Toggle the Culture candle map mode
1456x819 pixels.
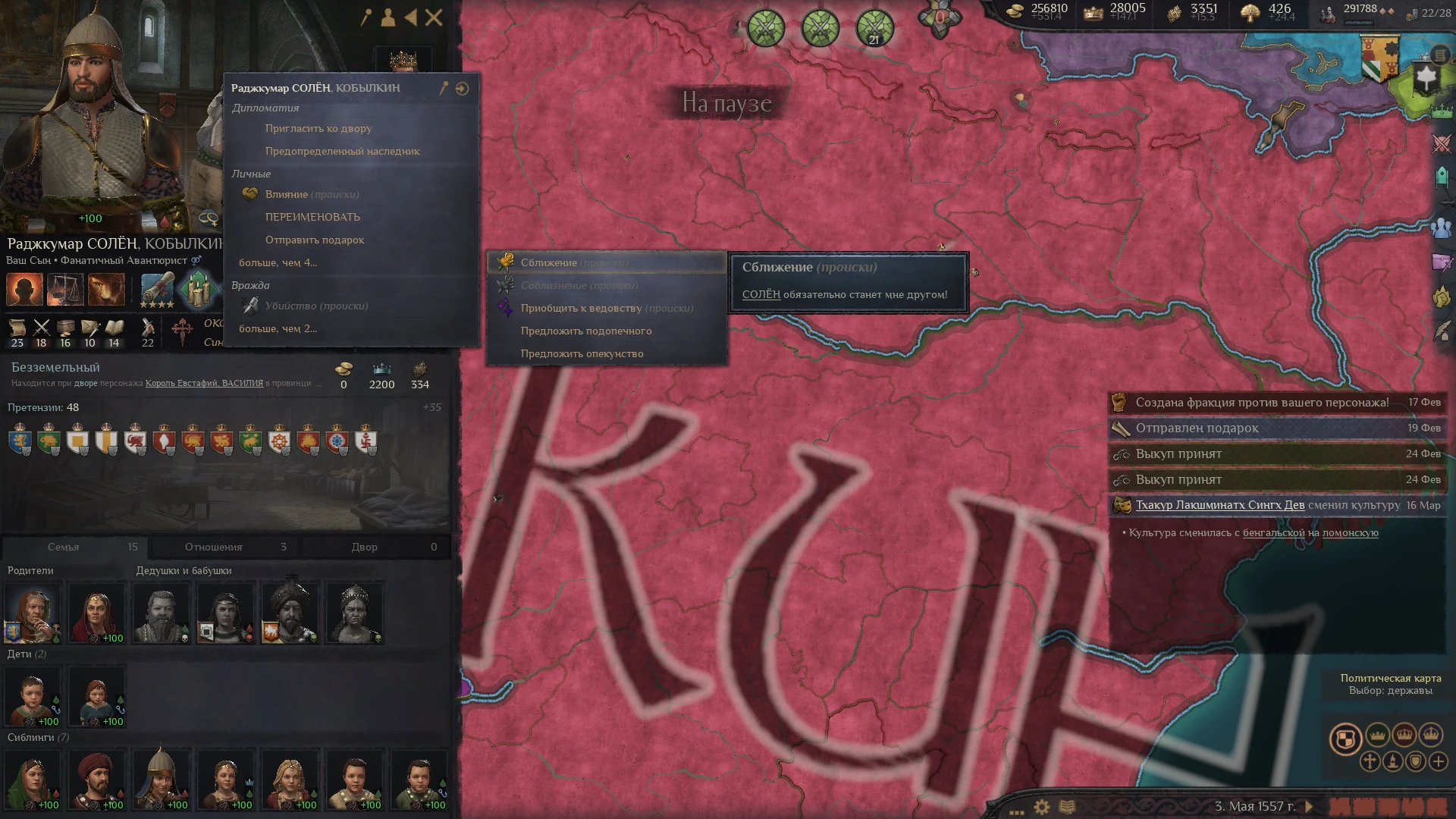point(1394,763)
